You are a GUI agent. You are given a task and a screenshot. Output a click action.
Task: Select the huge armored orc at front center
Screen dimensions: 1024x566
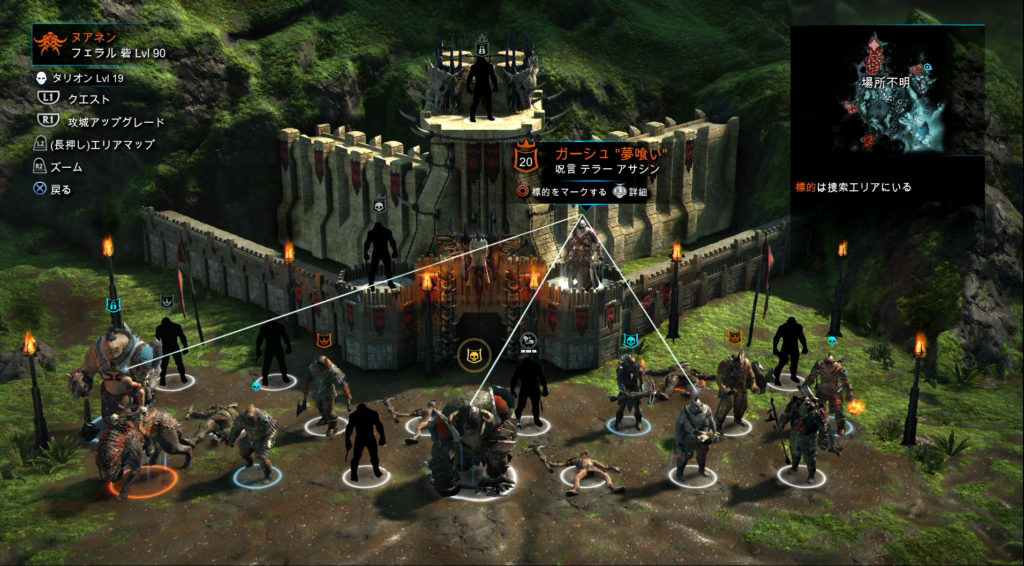pos(470,437)
